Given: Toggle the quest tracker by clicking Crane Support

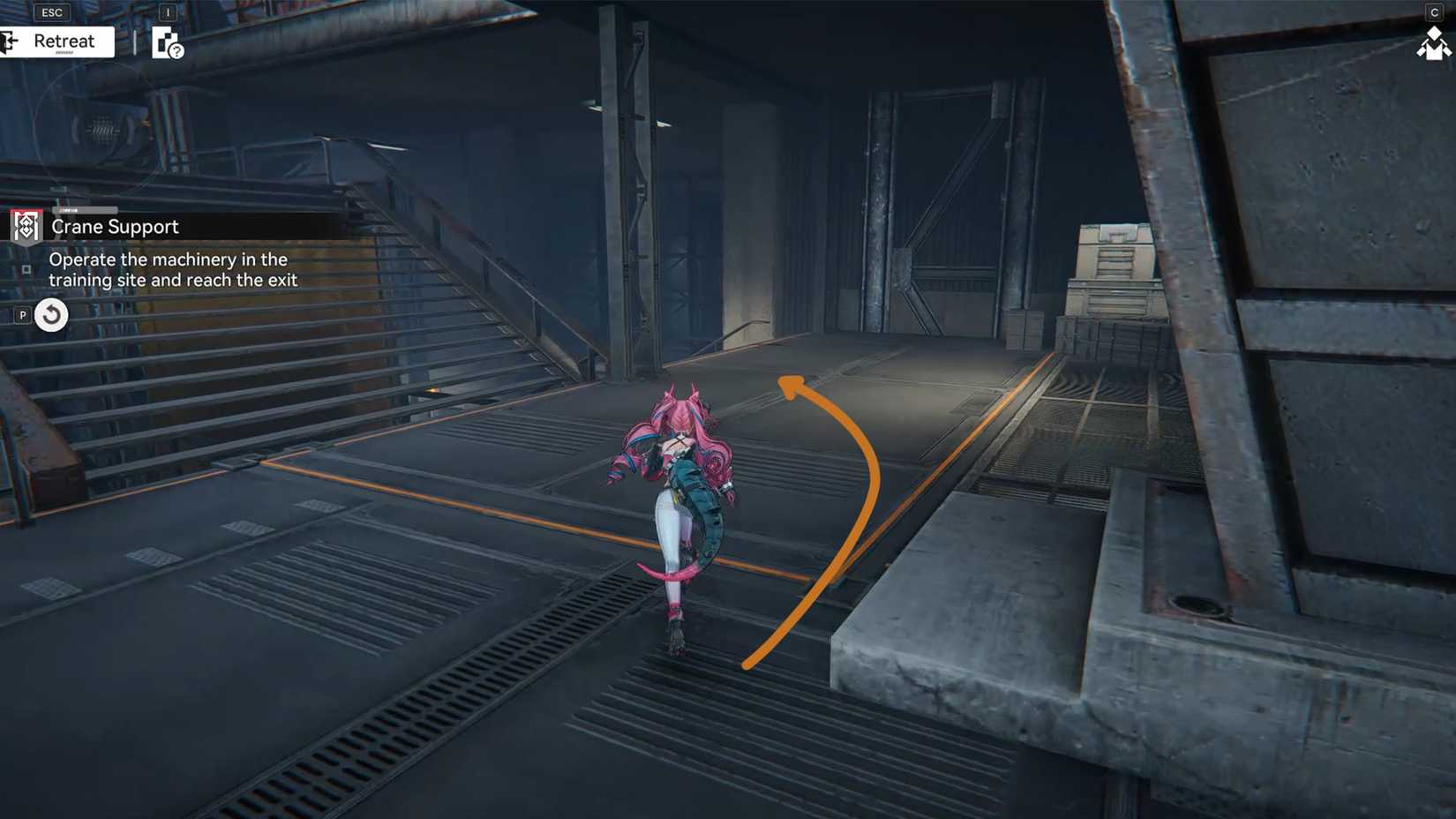Looking at the screenshot, I should 115,227.
